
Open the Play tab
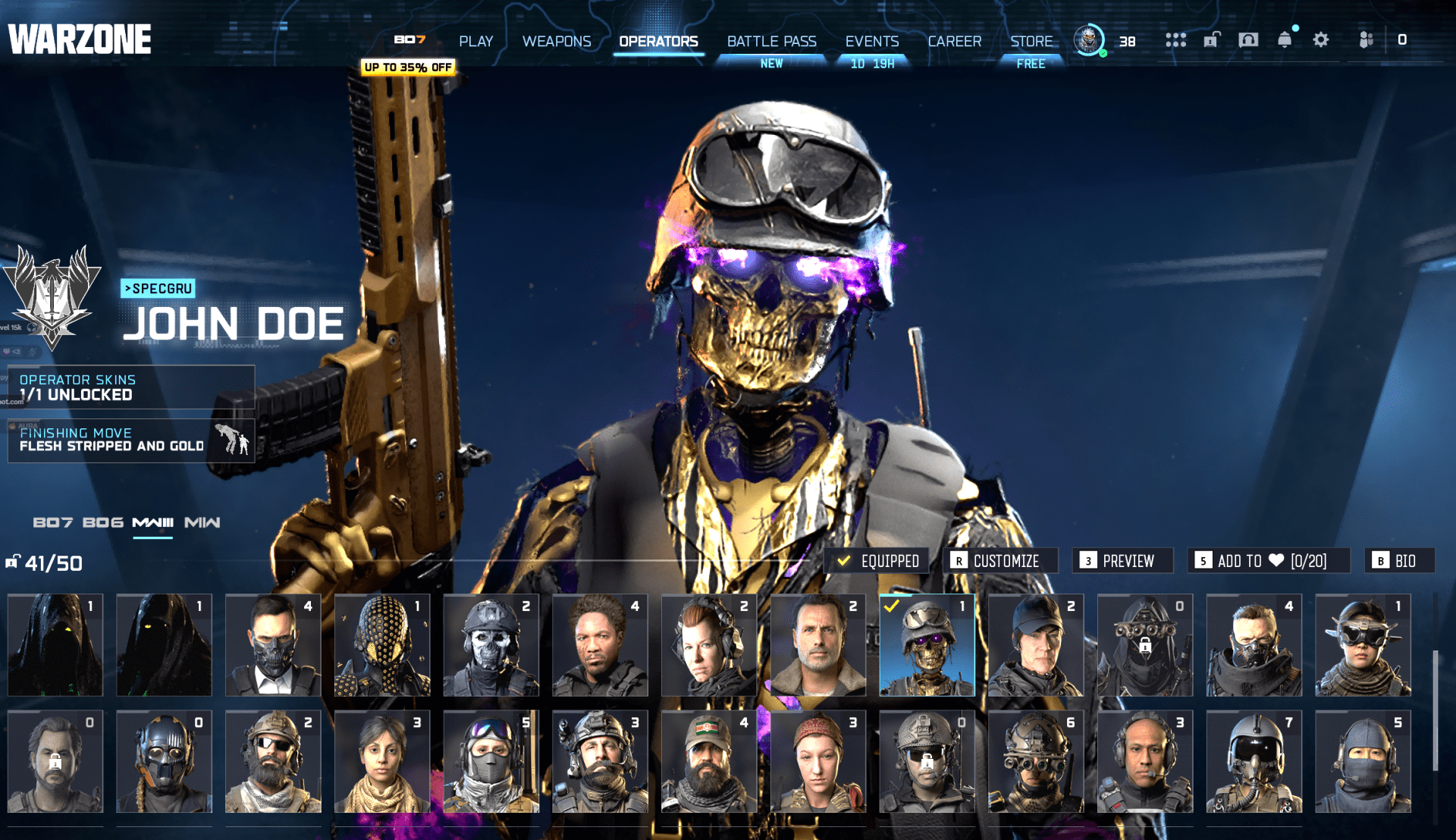tap(475, 41)
